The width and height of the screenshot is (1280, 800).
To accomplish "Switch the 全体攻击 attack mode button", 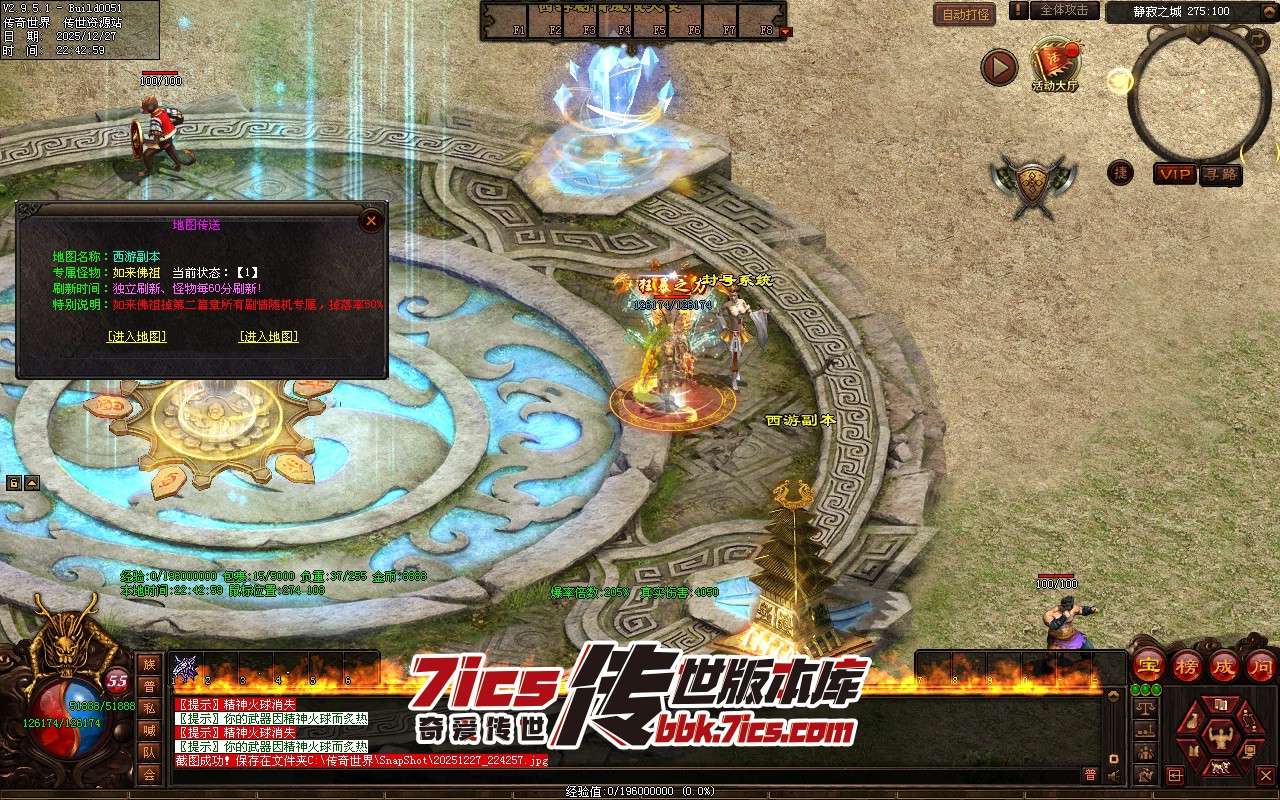I will click(1064, 10).
